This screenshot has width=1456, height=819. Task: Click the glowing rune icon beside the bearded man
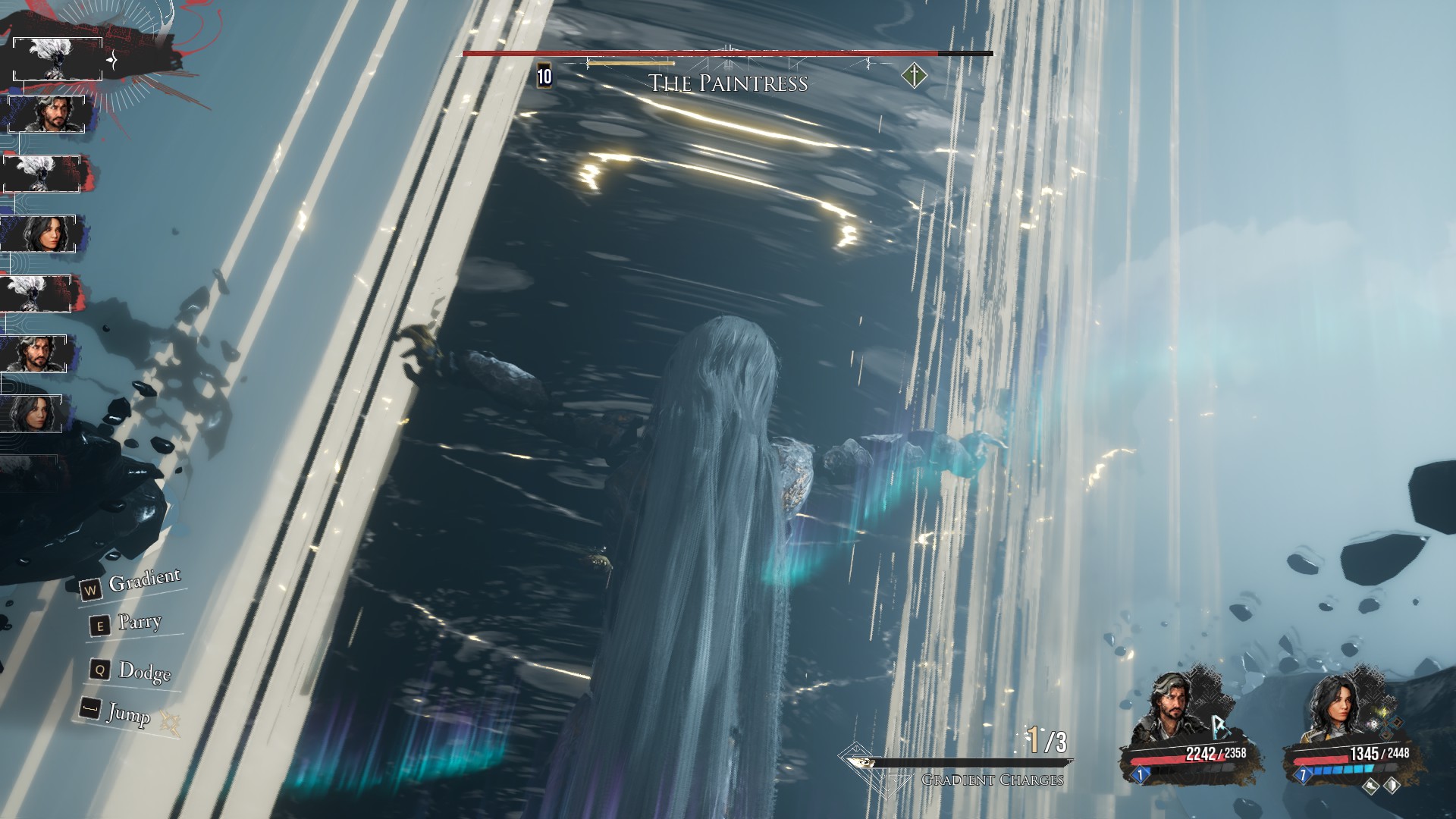coord(1220,727)
